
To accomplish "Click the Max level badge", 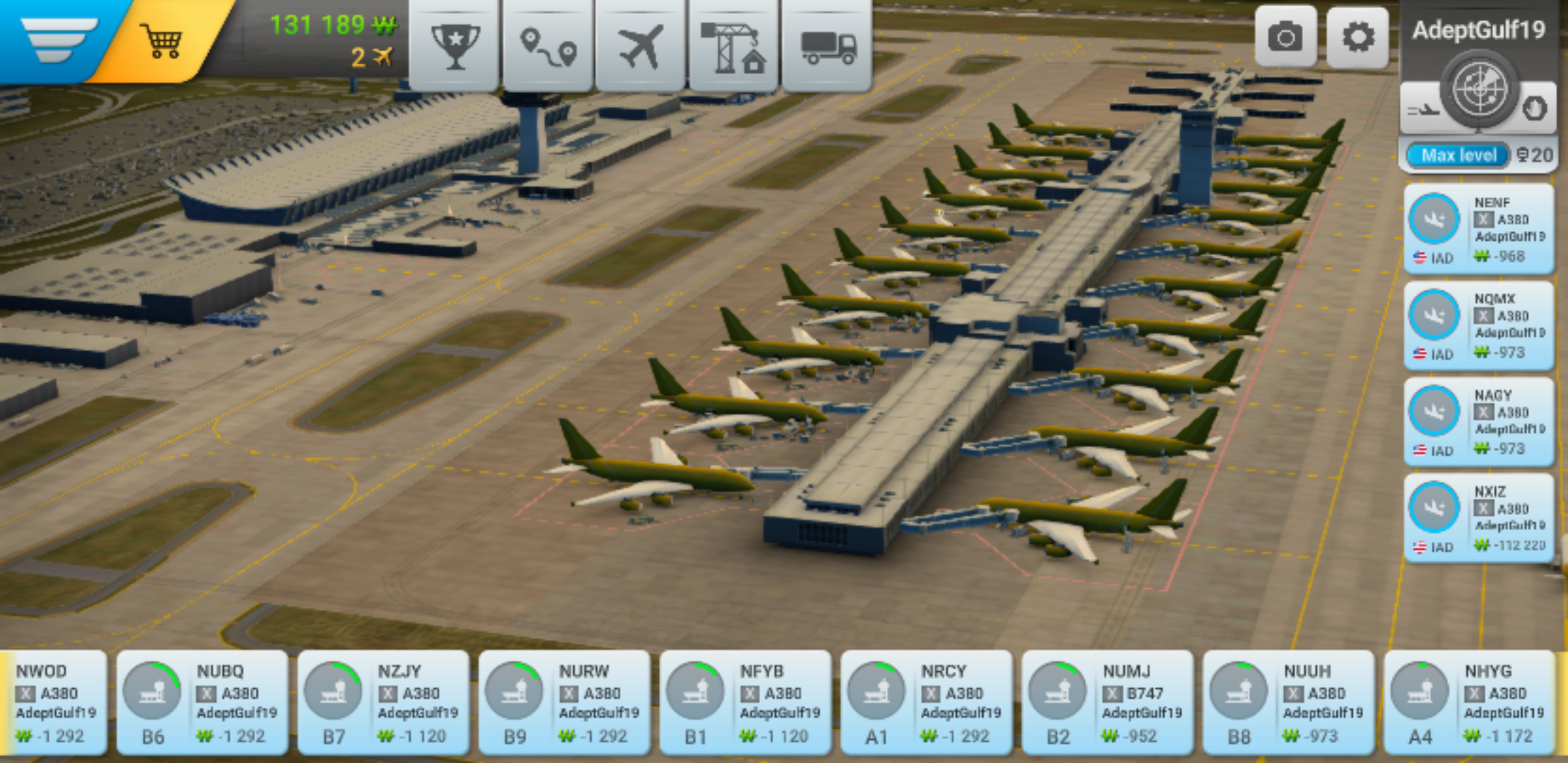I will [1458, 155].
